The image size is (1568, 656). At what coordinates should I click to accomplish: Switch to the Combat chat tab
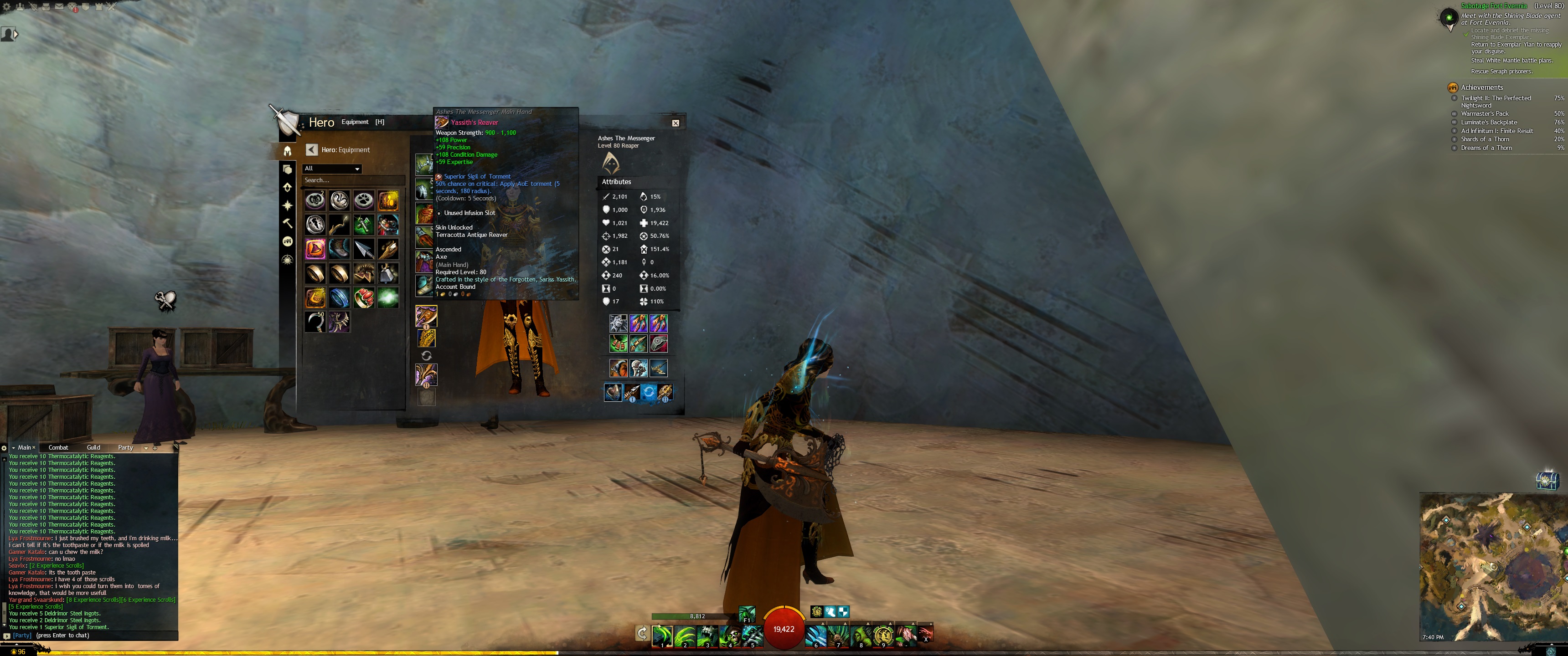click(x=58, y=448)
